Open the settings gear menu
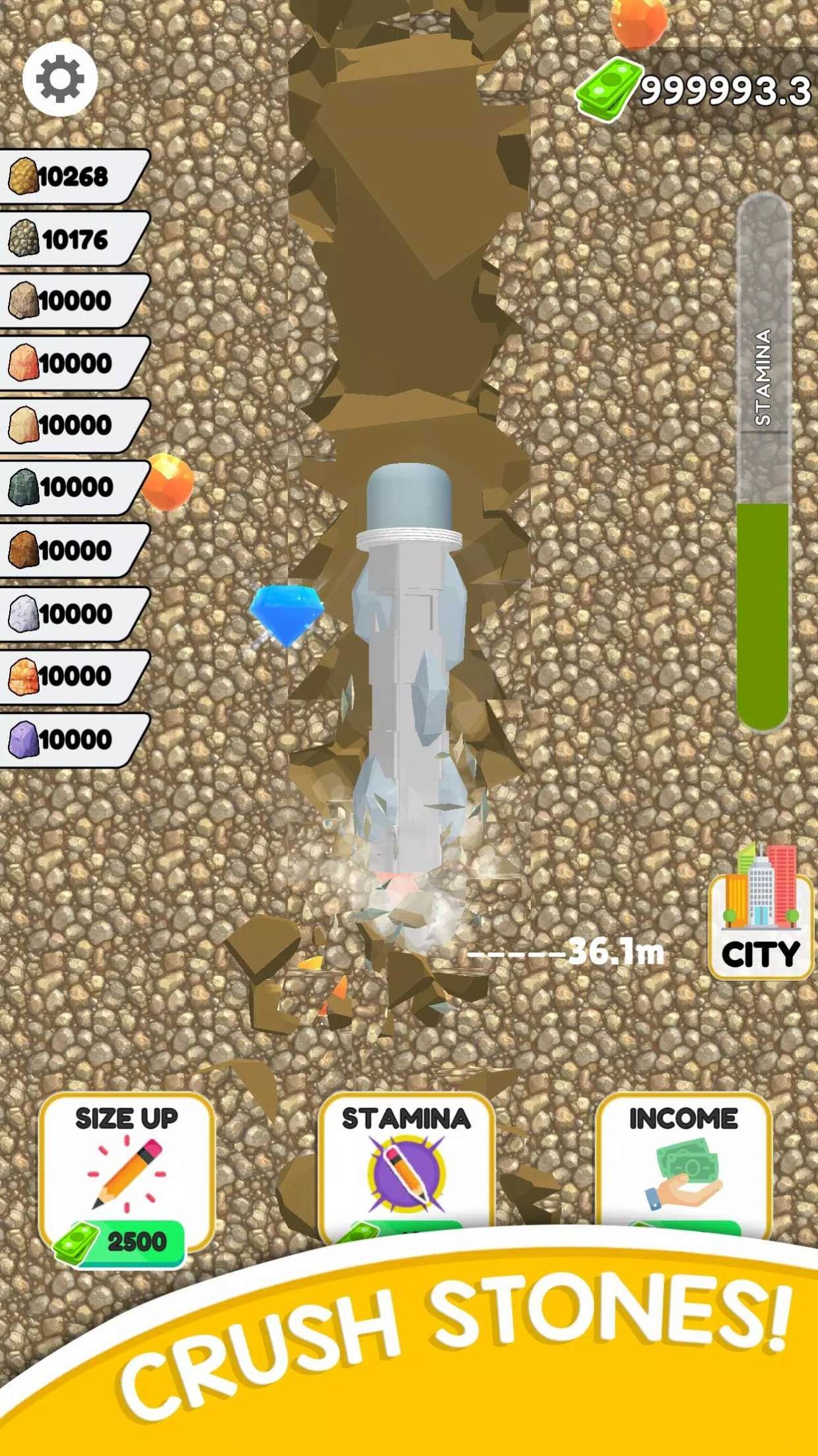The image size is (818, 1456). tap(60, 79)
